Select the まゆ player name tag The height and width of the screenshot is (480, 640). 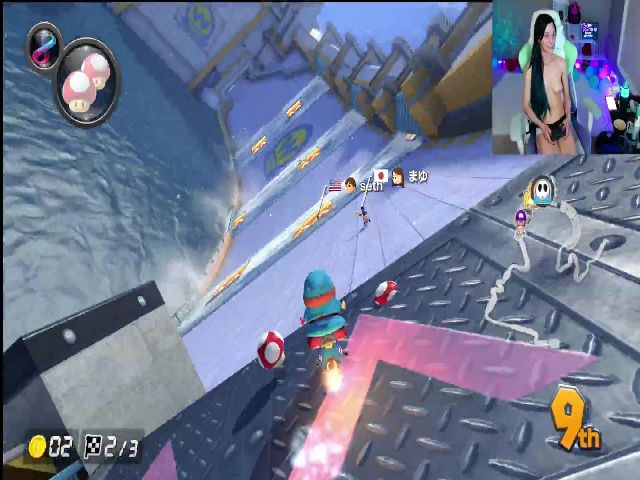[x=417, y=176]
